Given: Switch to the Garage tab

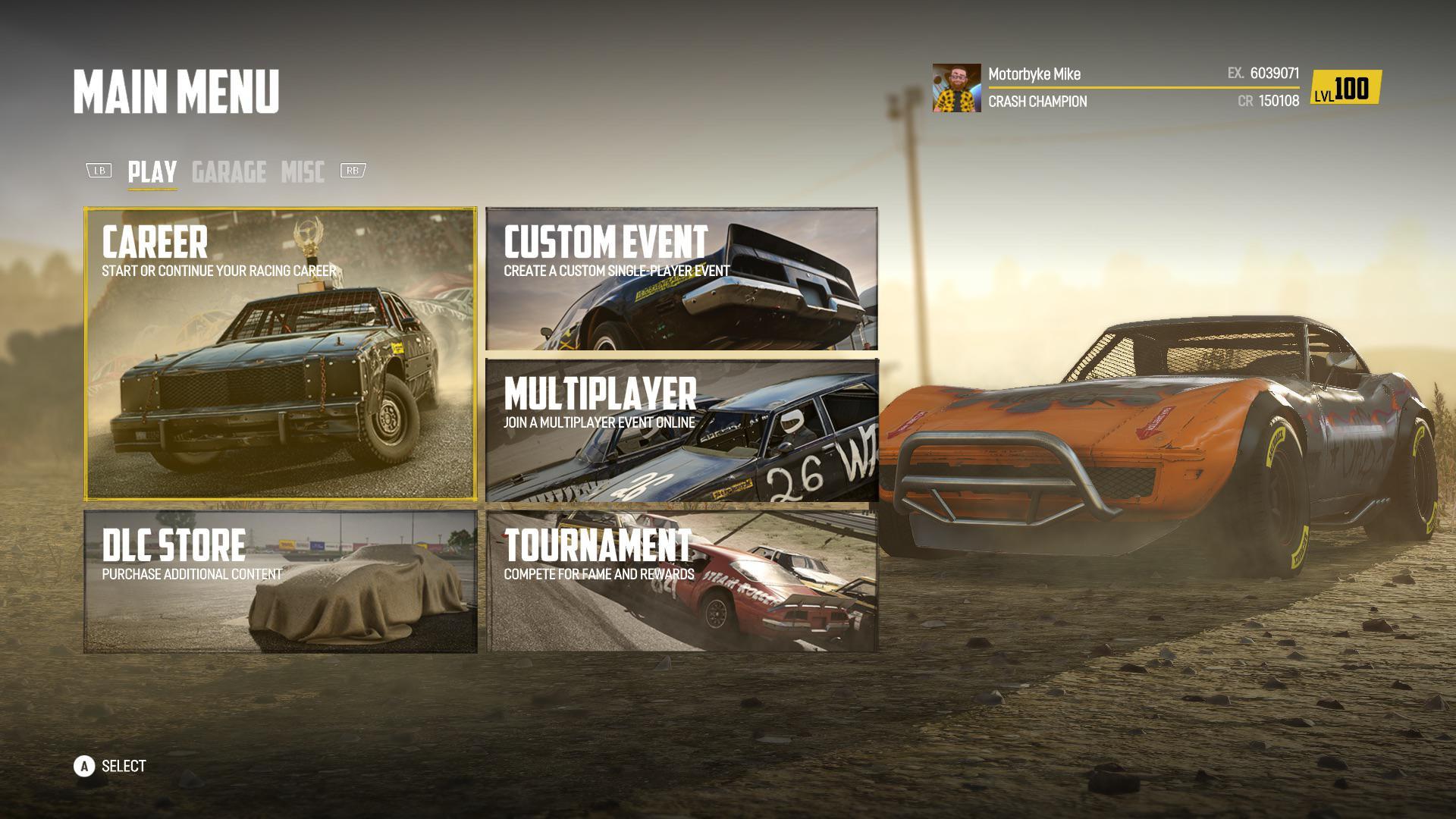Looking at the screenshot, I should (x=228, y=172).
